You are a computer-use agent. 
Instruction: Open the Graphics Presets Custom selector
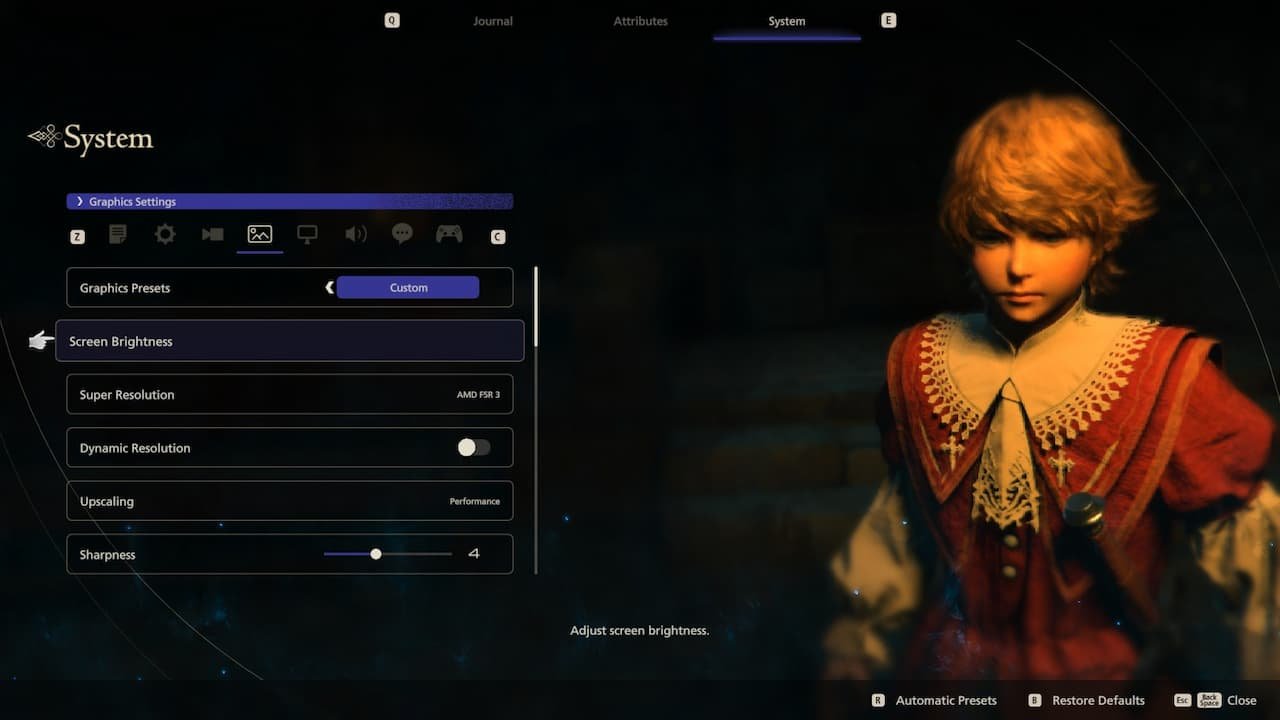coord(408,287)
